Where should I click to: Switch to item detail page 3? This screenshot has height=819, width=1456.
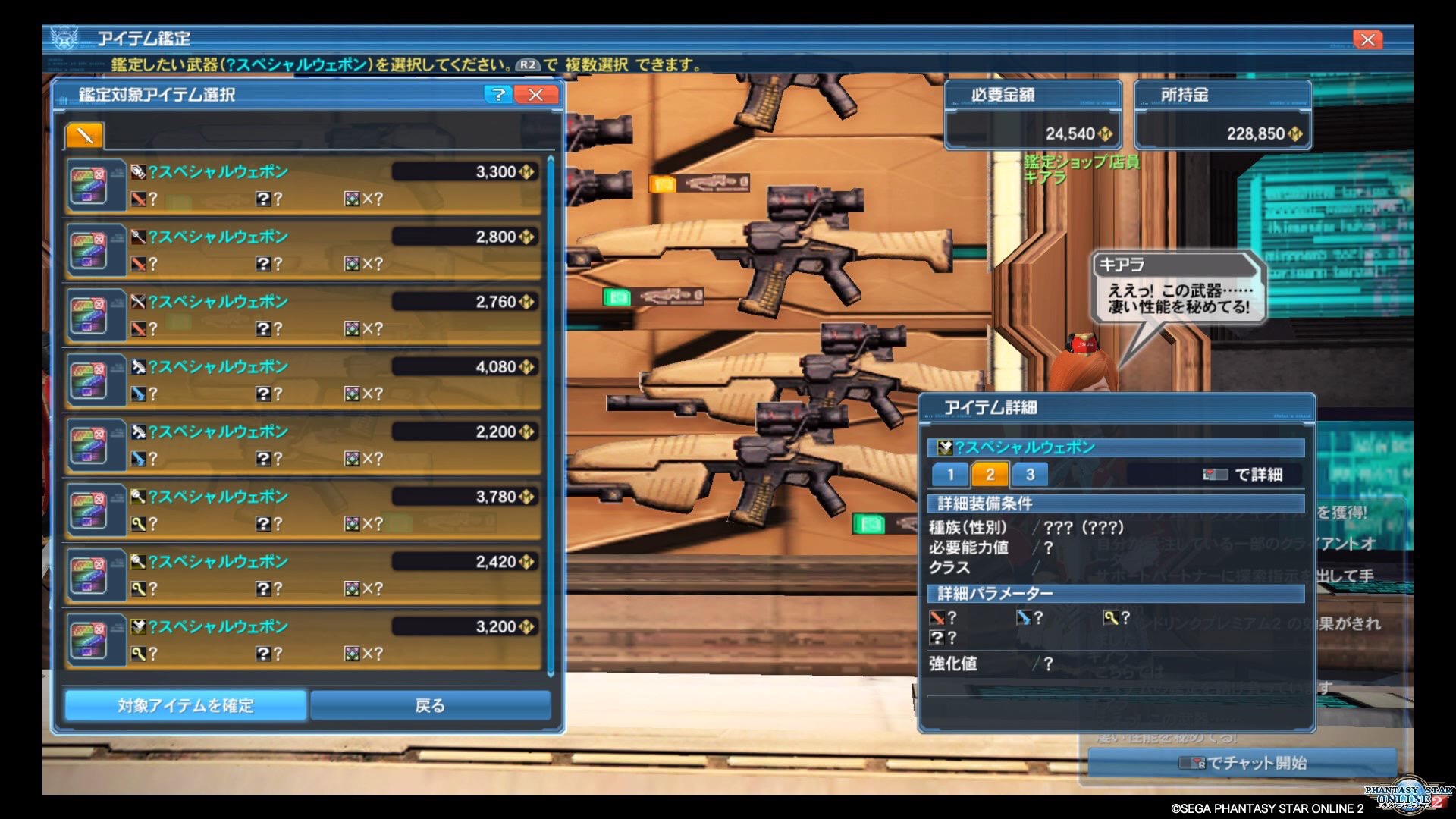[x=1030, y=475]
